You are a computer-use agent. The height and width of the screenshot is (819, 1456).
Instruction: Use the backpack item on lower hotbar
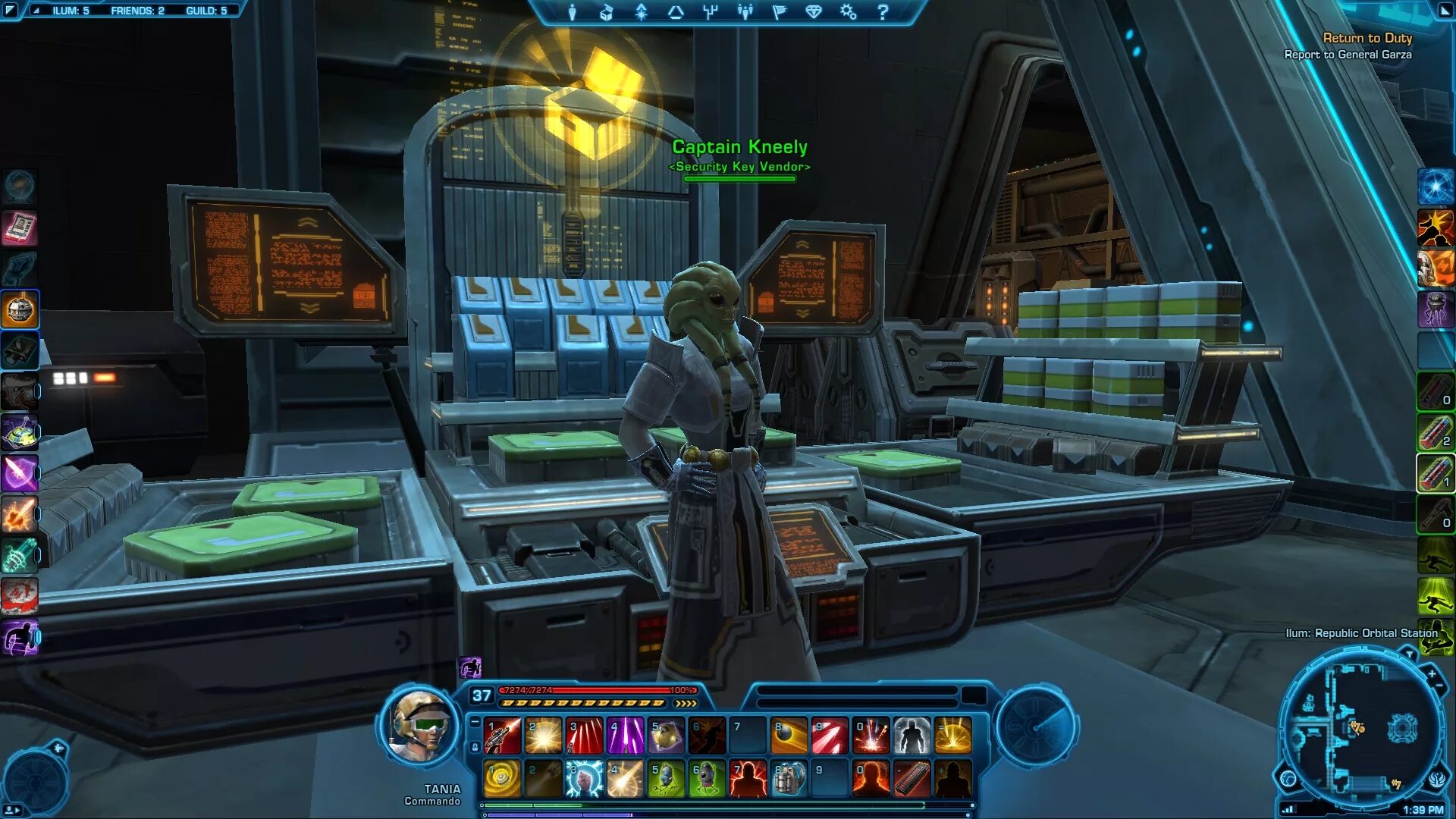pyautogui.click(x=789, y=779)
